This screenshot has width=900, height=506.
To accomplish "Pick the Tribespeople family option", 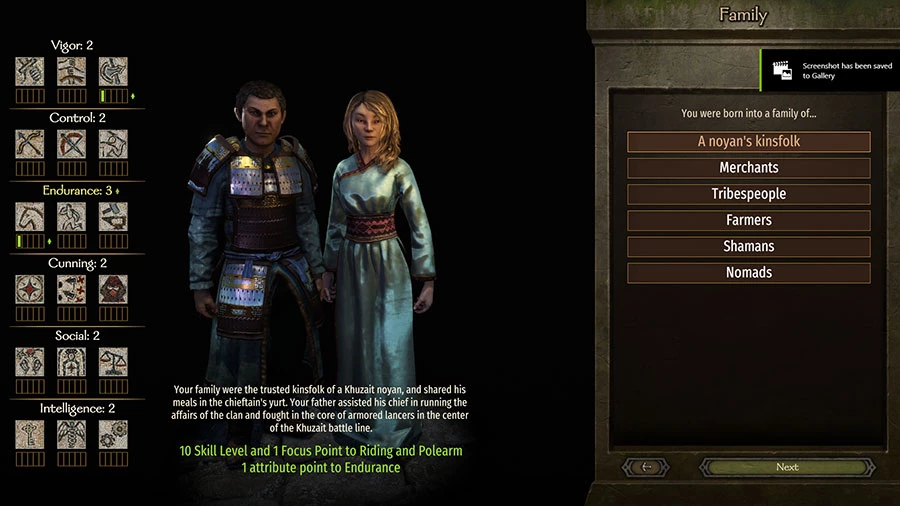I will (748, 194).
